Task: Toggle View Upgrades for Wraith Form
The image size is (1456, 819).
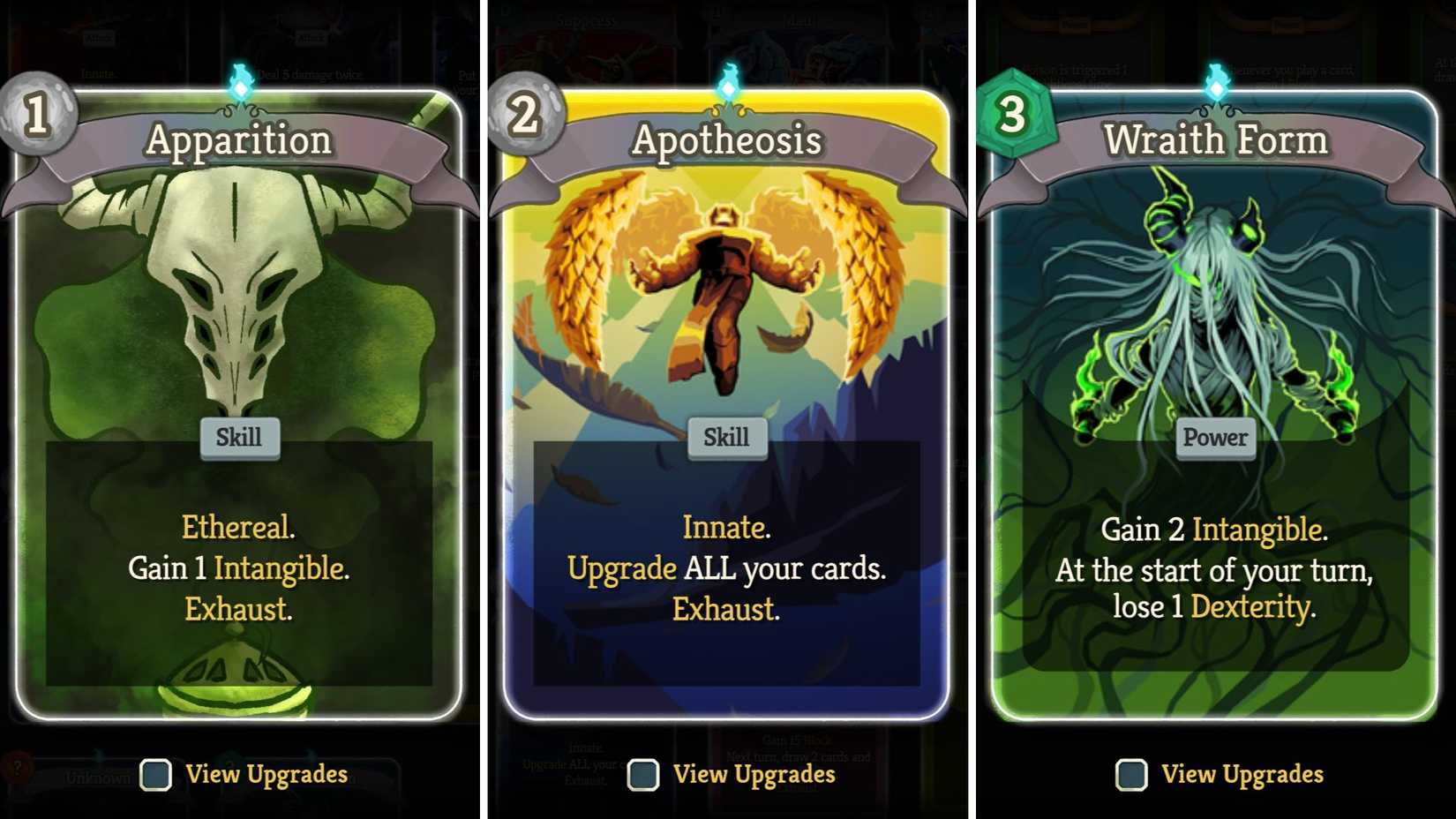Action: point(1132,774)
